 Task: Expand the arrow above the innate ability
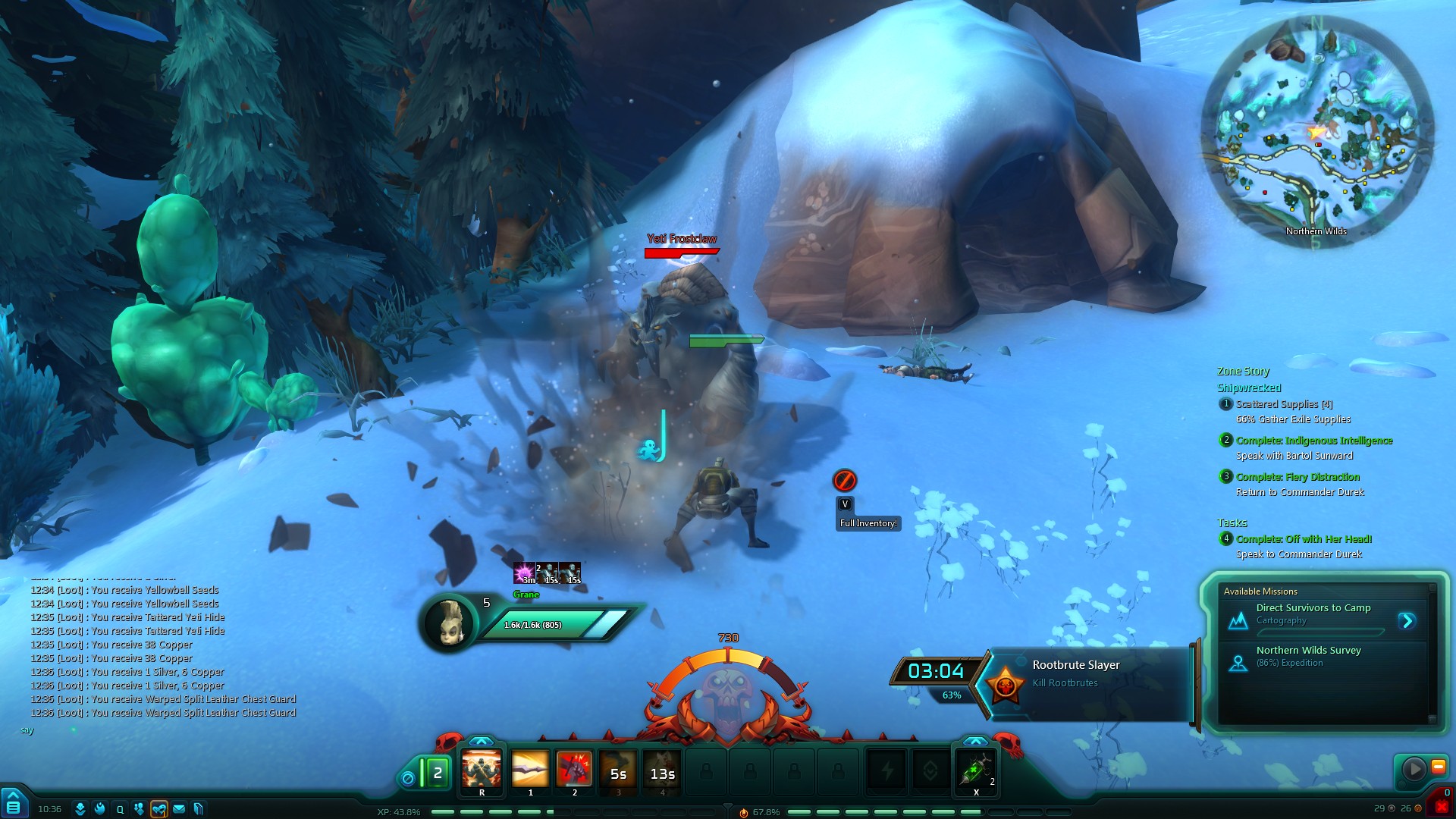(x=482, y=741)
